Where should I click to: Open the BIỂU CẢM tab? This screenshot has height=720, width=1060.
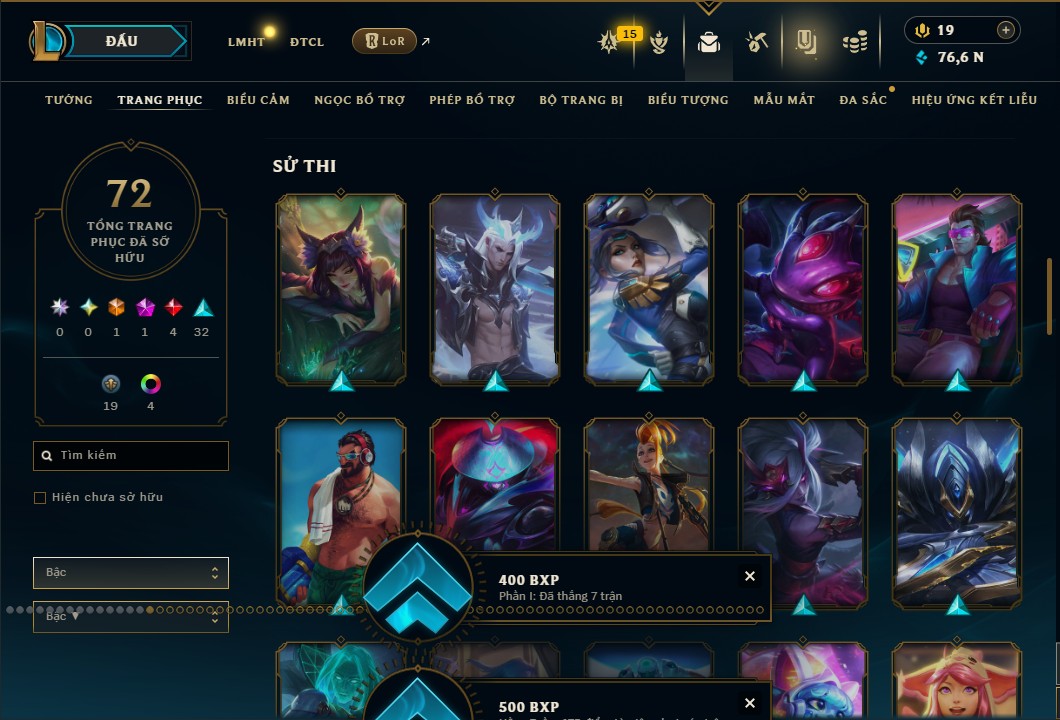[x=258, y=100]
